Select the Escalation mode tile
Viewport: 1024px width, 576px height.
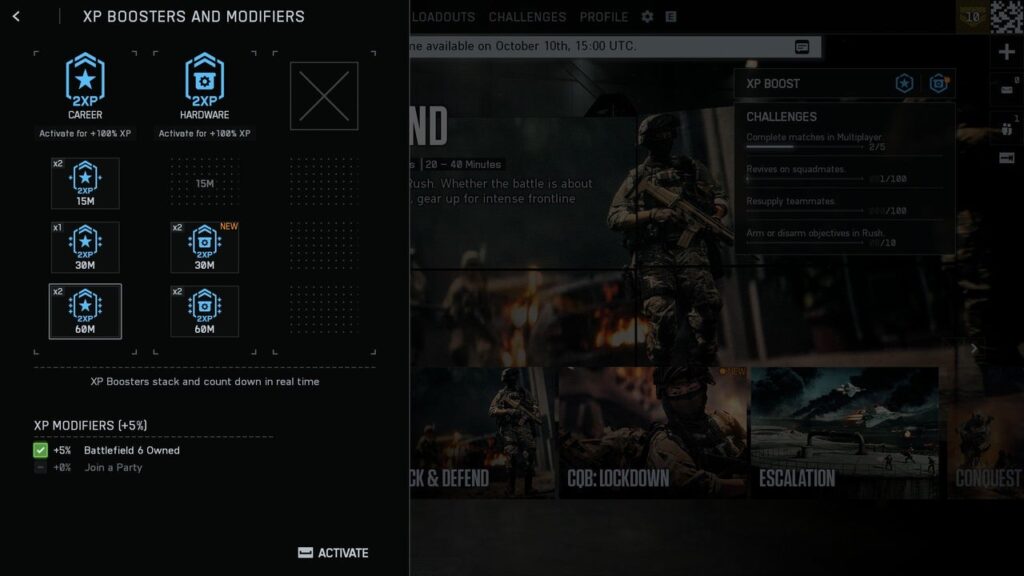pyautogui.click(x=845, y=432)
